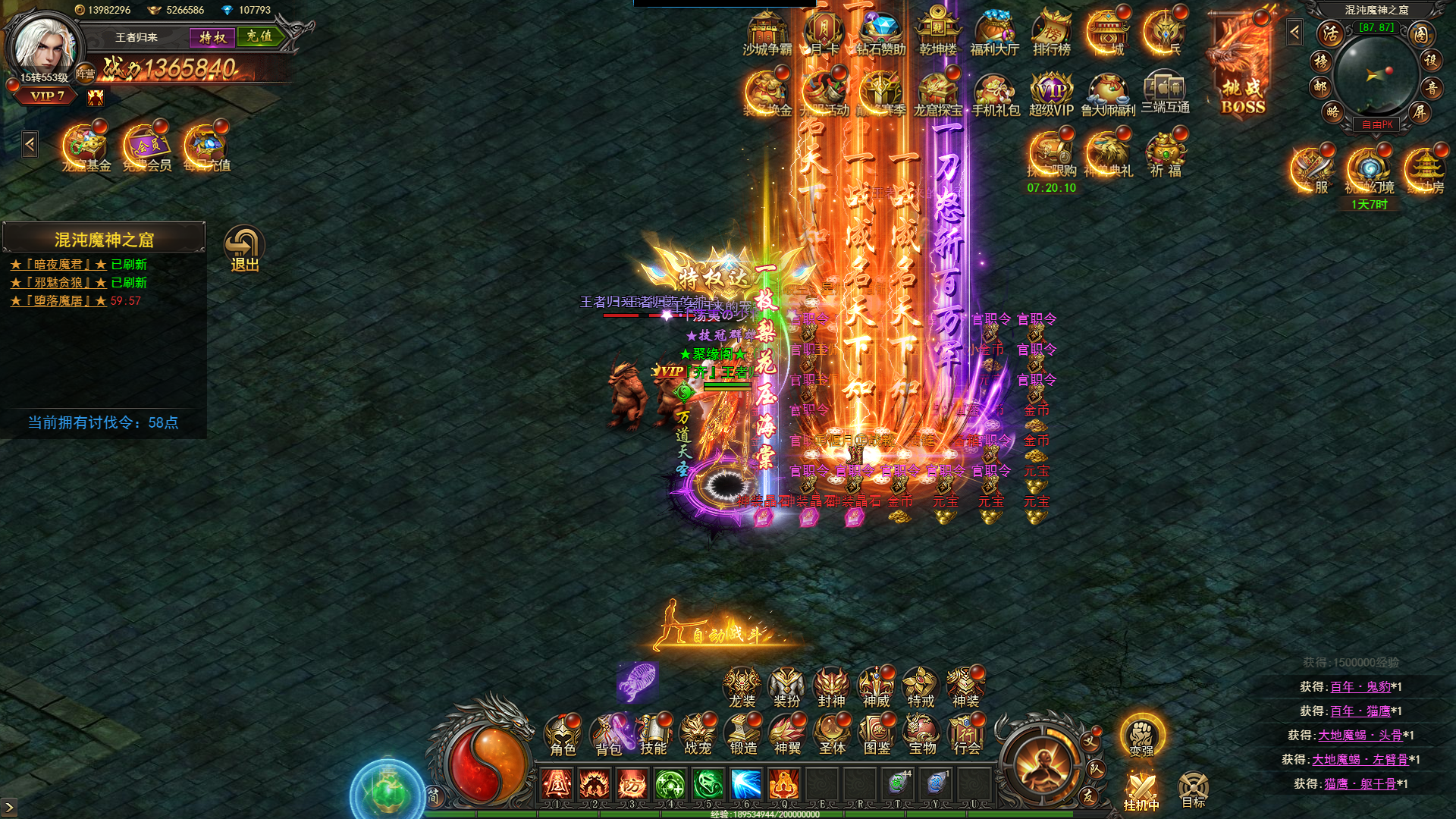Open the 祈福 blessing icon
The height and width of the screenshot is (819, 1456).
pos(1166,155)
